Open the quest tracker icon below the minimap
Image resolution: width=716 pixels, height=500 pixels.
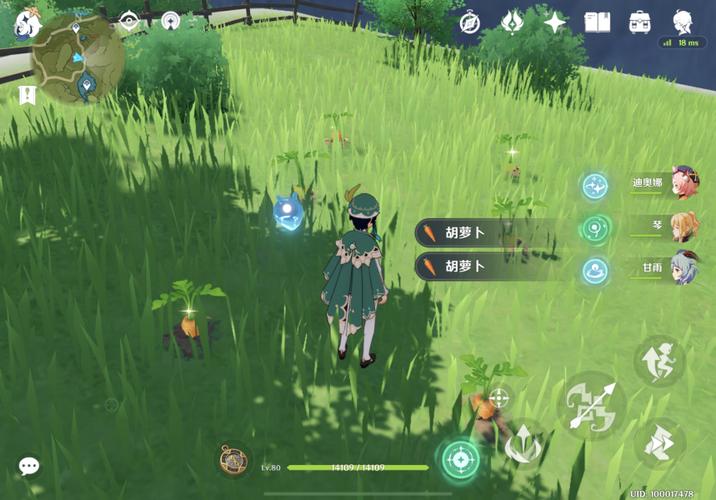[x=26, y=94]
